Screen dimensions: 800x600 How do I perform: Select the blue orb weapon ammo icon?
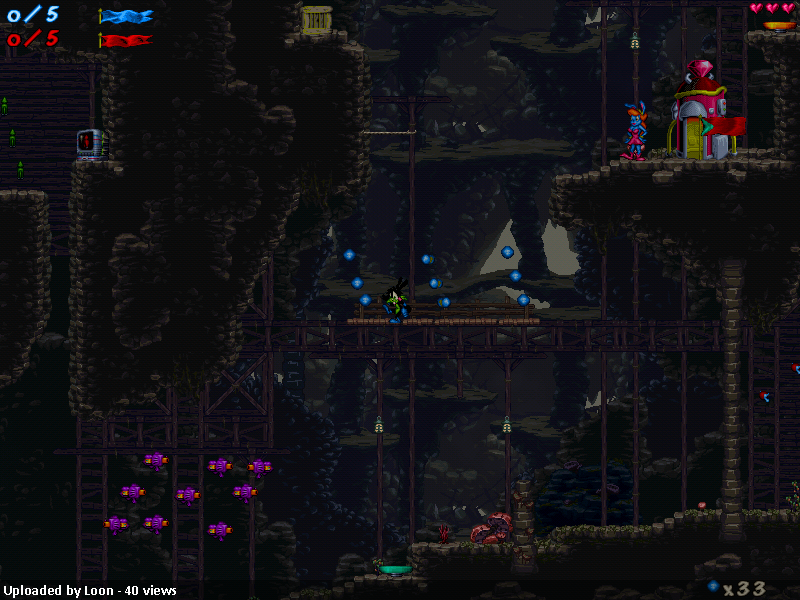pyautogui.click(x=713, y=586)
